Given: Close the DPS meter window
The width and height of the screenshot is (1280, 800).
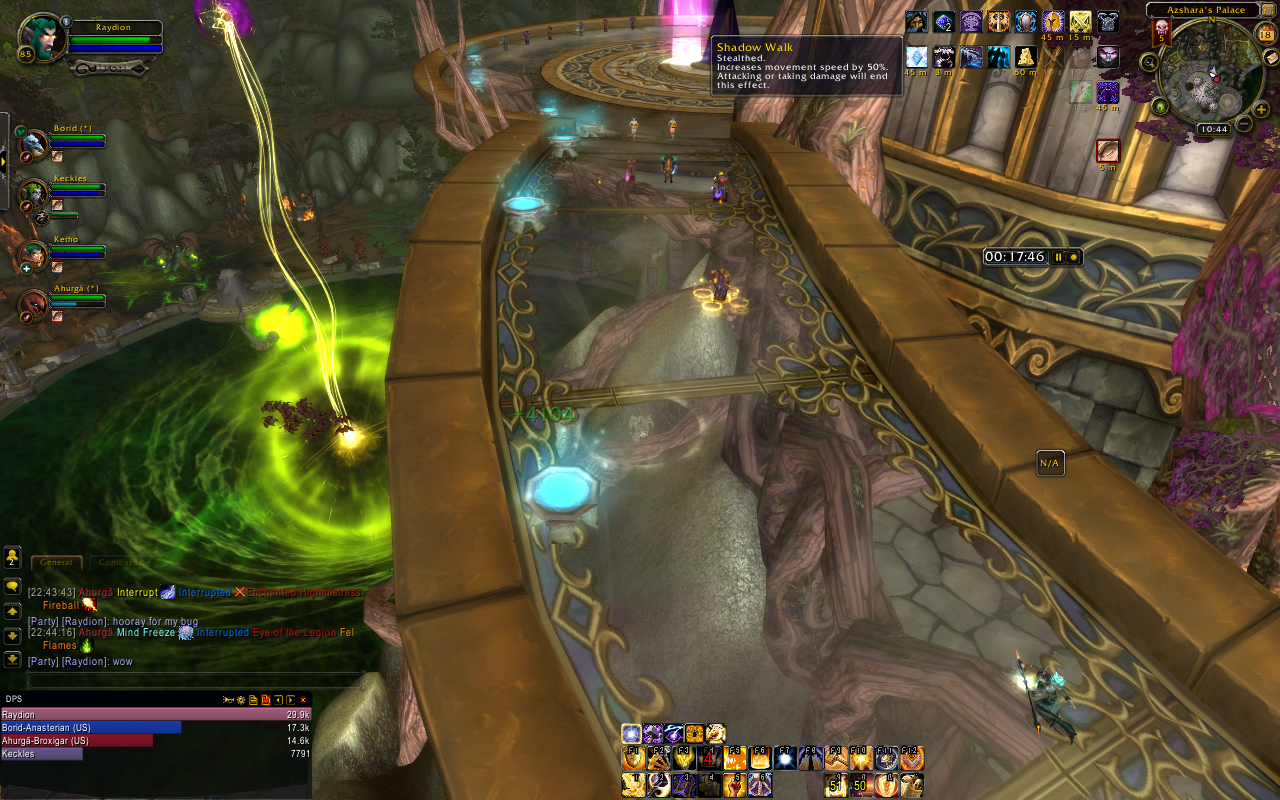Looking at the screenshot, I should tap(303, 699).
